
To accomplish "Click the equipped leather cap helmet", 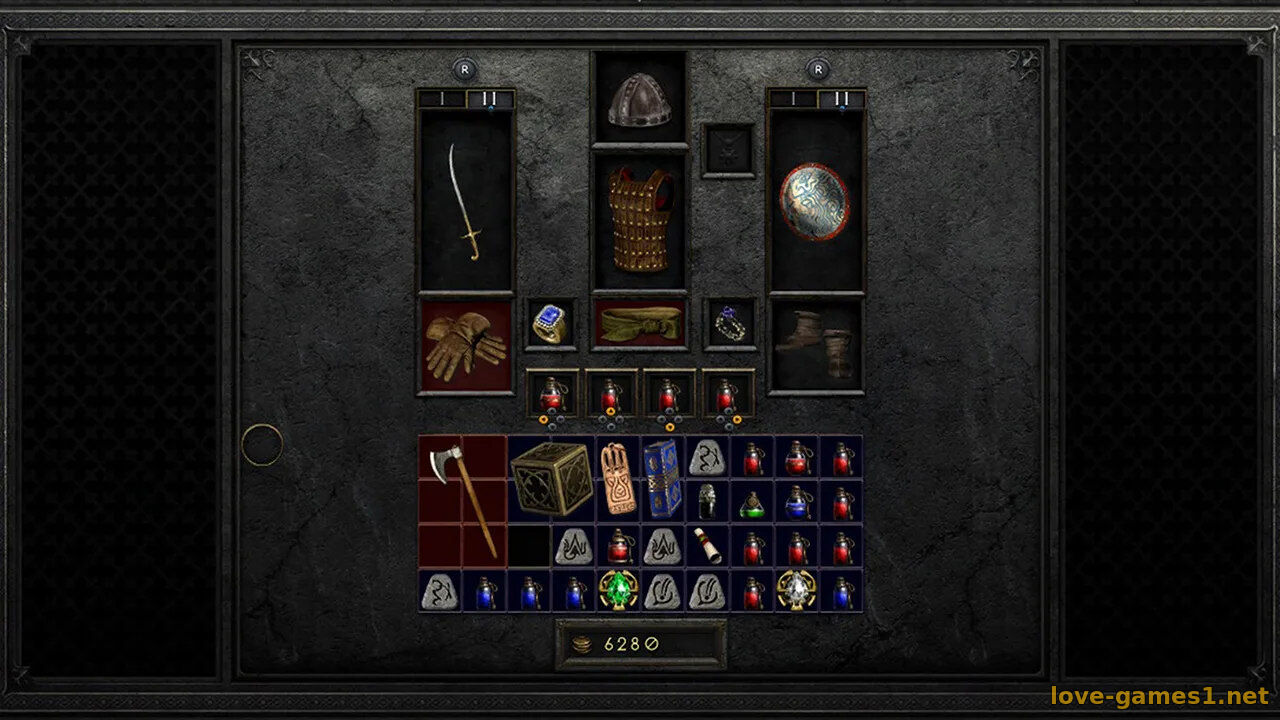I will [640, 100].
